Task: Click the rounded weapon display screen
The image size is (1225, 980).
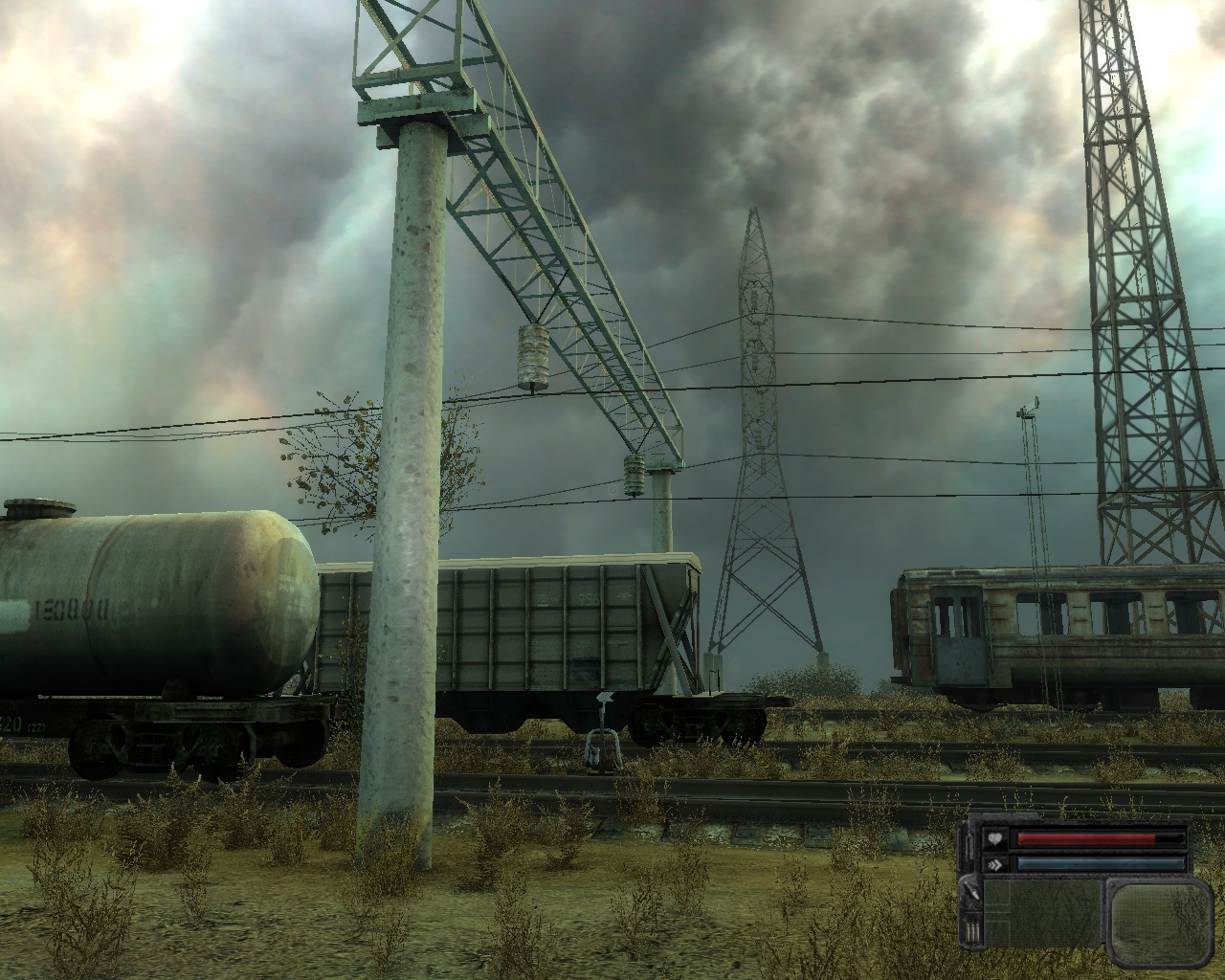Action: click(x=1159, y=918)
